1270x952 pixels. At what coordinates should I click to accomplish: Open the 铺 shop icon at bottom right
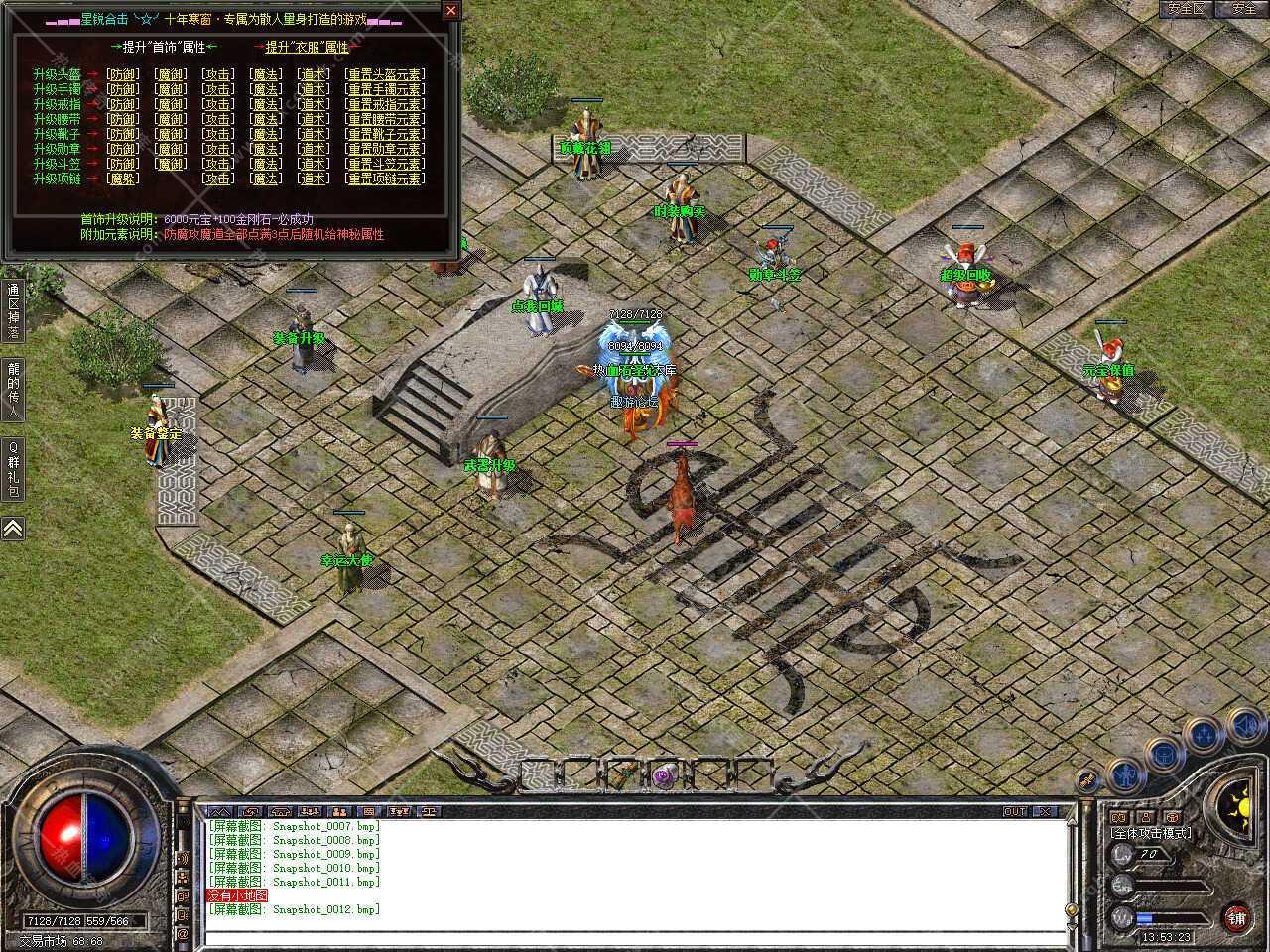(1238, 918)
